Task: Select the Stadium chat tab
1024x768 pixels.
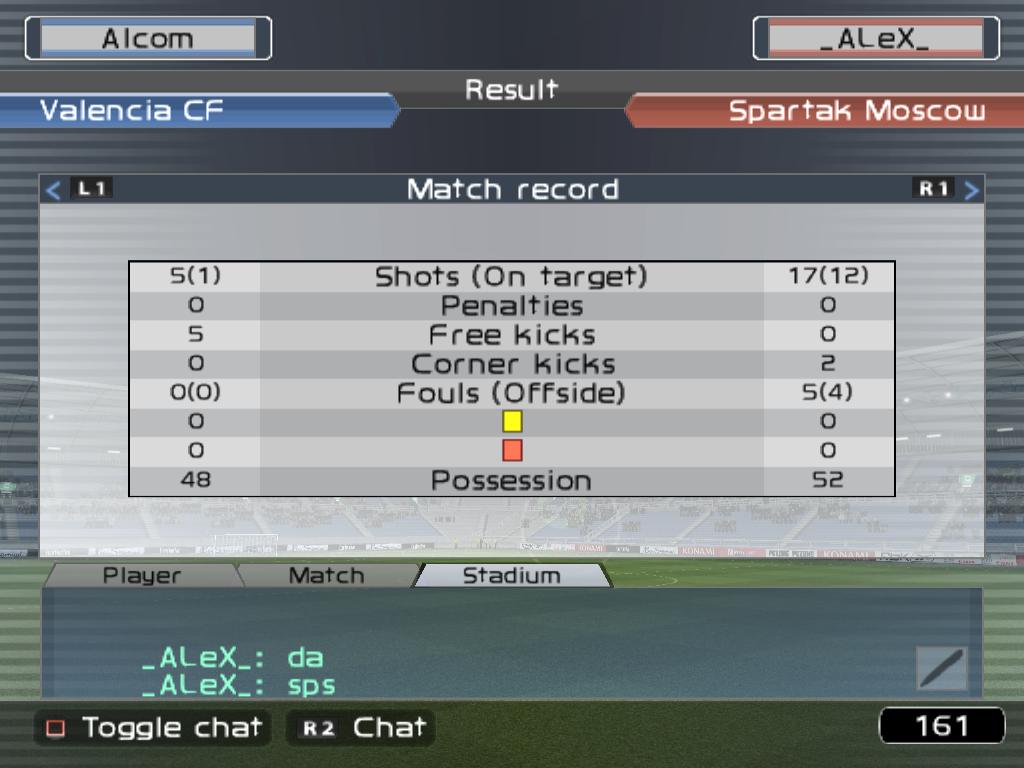Action: (x=511, y=576)
